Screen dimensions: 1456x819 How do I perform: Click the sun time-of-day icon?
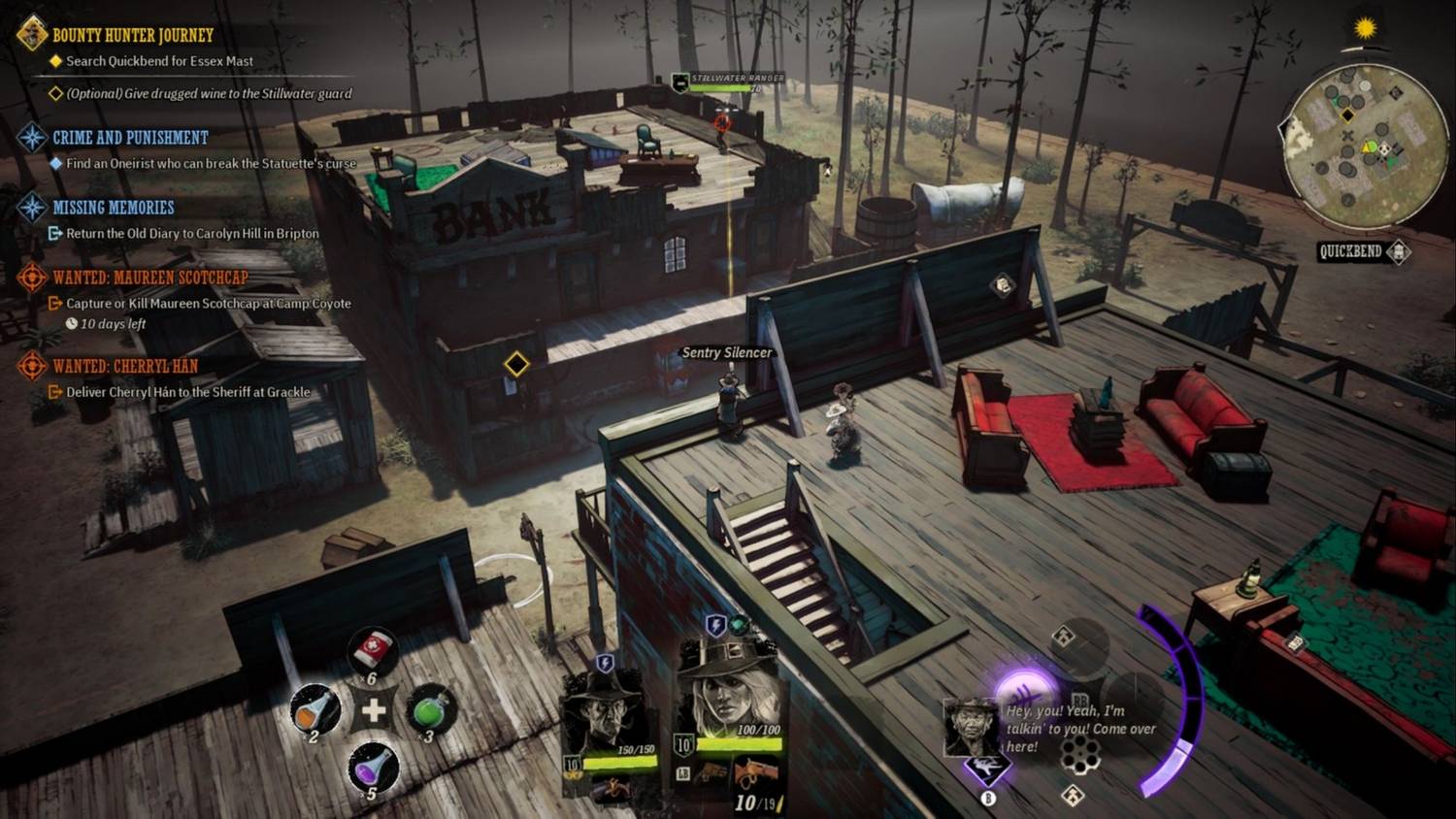[x=1366, y=28]
